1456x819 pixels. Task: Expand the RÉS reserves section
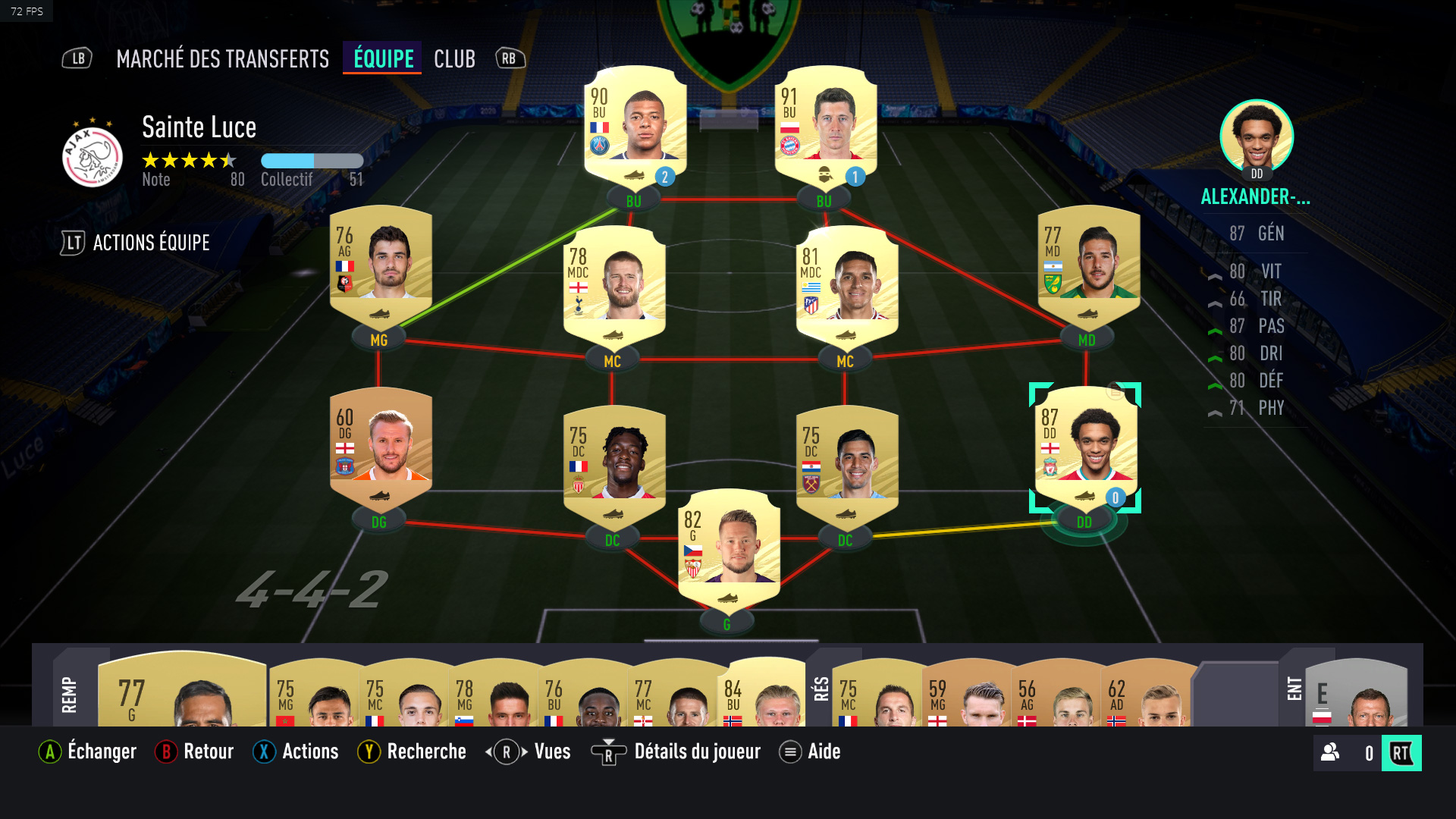pyautogui.click(x=821, y=690)
